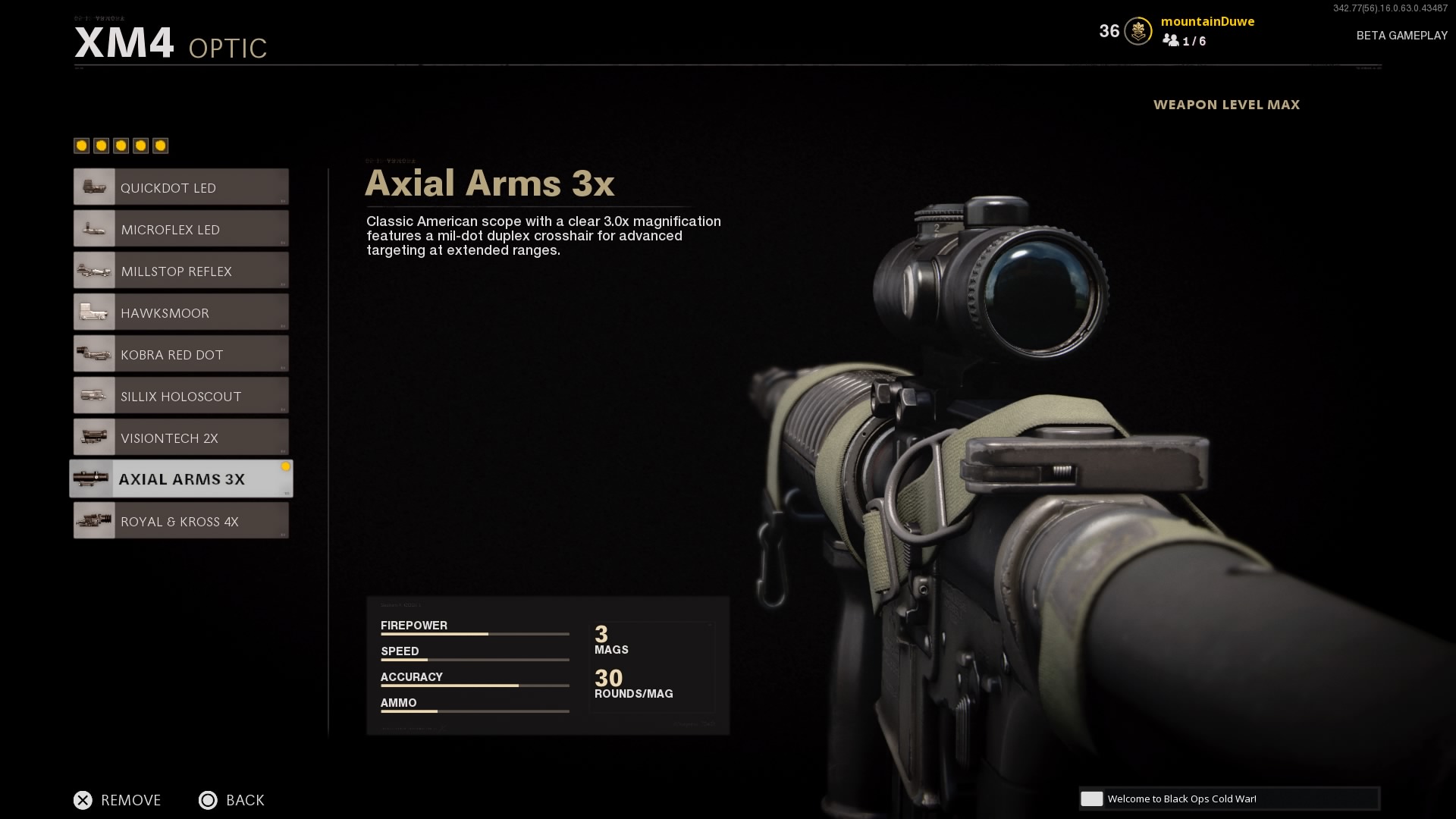This screenshot has height=819, width=1456.
Task: Click the first weapon rarity dot
Action: tap(80, 145)
